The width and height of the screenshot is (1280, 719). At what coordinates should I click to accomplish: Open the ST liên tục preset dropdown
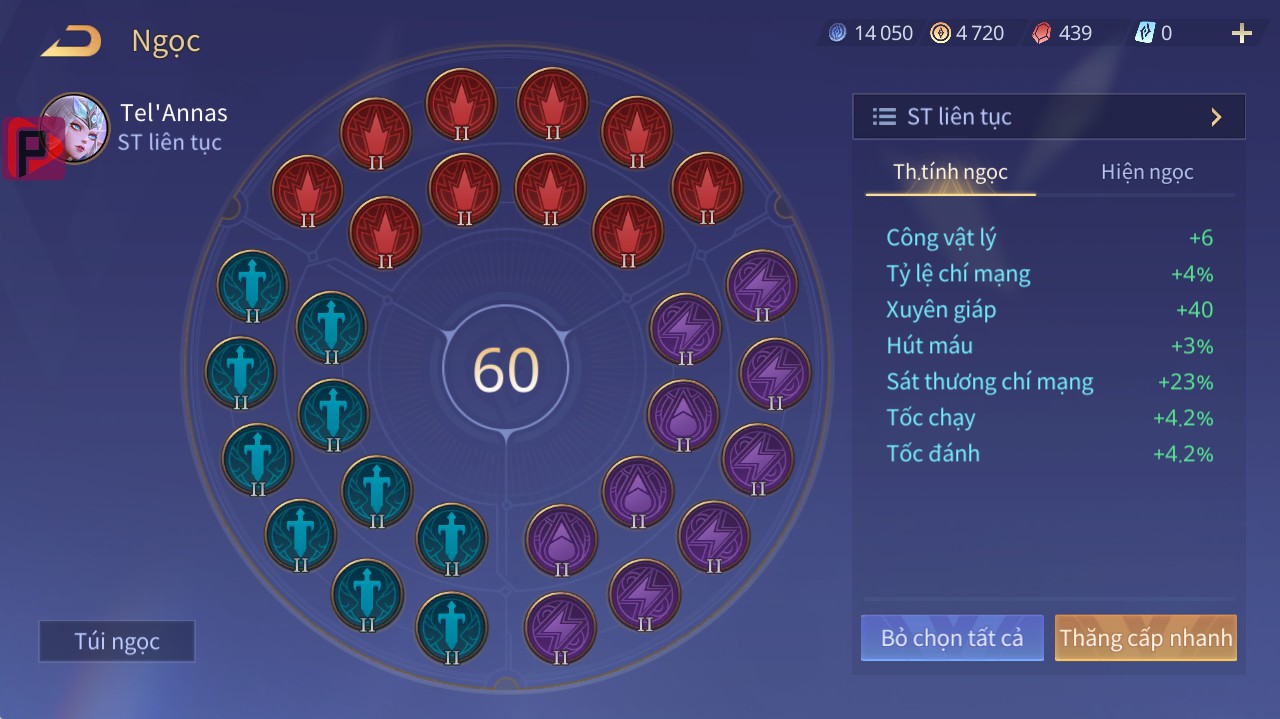click(1048, 117)
